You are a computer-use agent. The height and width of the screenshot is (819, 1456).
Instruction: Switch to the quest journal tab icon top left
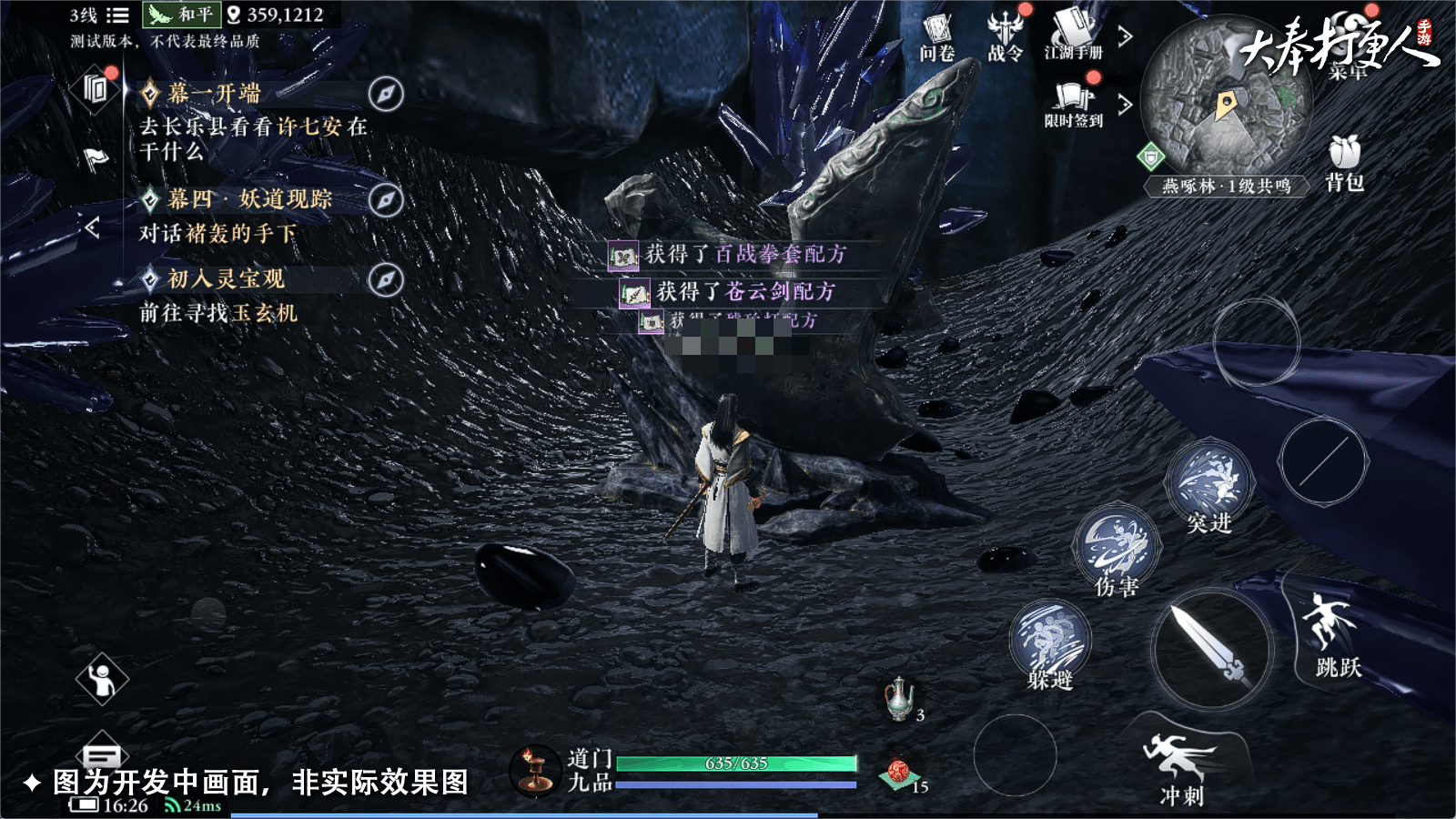click(95, 86)
